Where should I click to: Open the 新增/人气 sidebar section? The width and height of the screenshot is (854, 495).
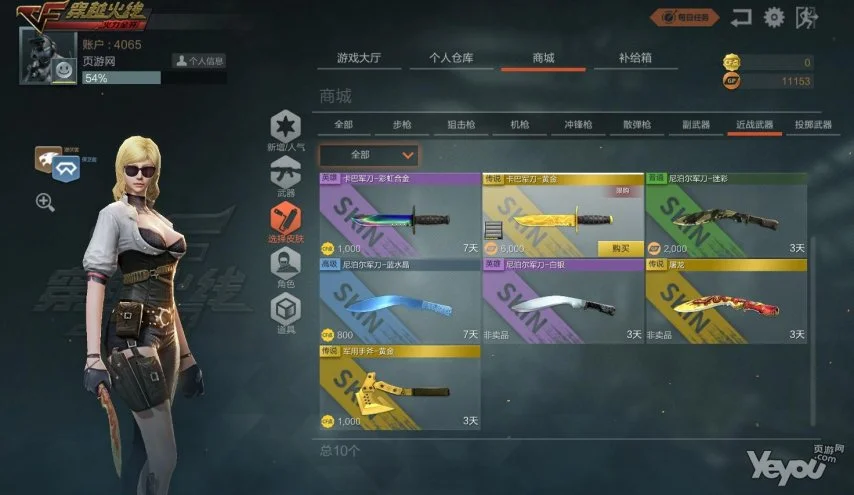tap(286, 129)
